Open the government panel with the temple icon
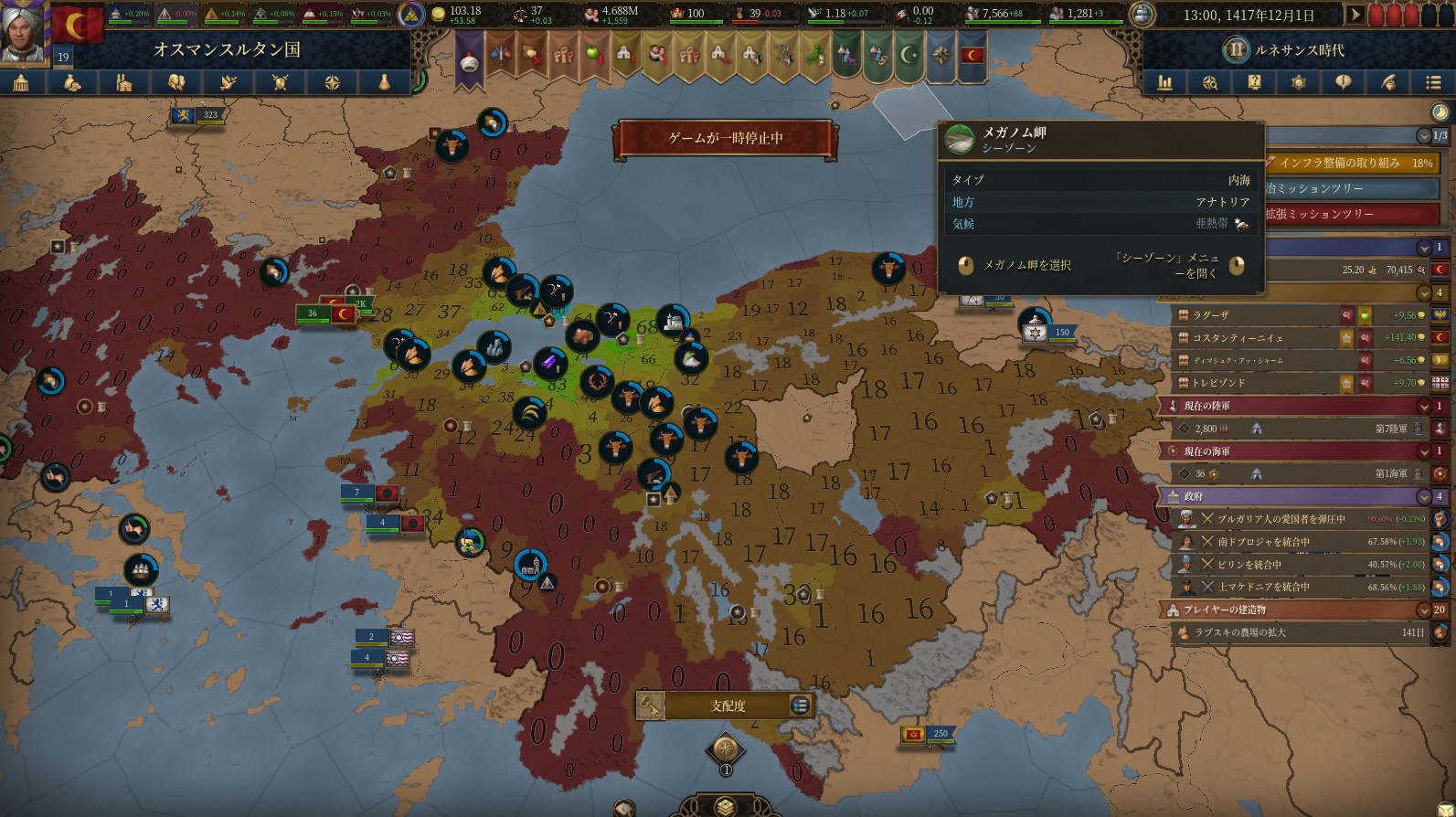 [x=21, y=83]
